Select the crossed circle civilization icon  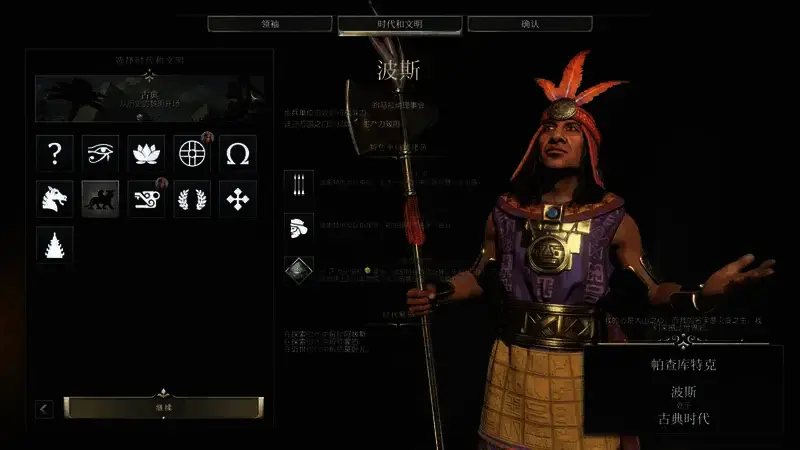click(192, 153)
